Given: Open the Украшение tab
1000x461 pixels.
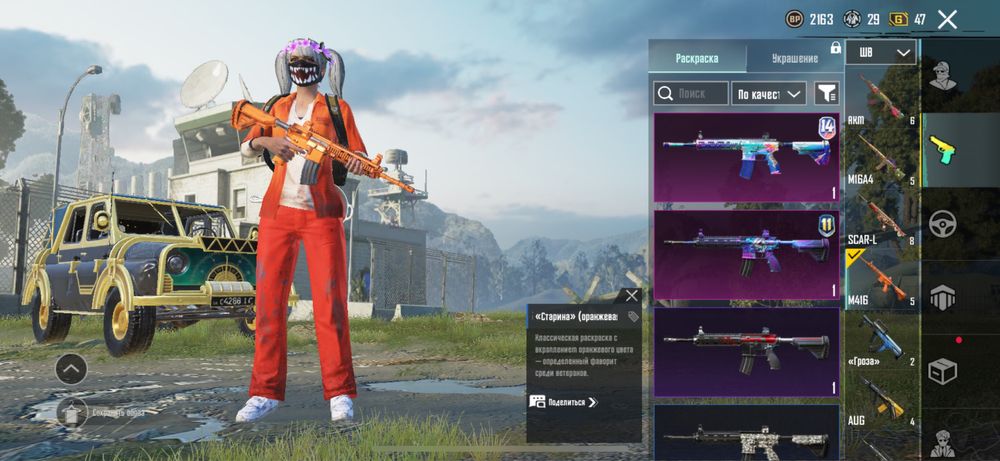Looking at the screenshot, I should click(x=794, y=58).
